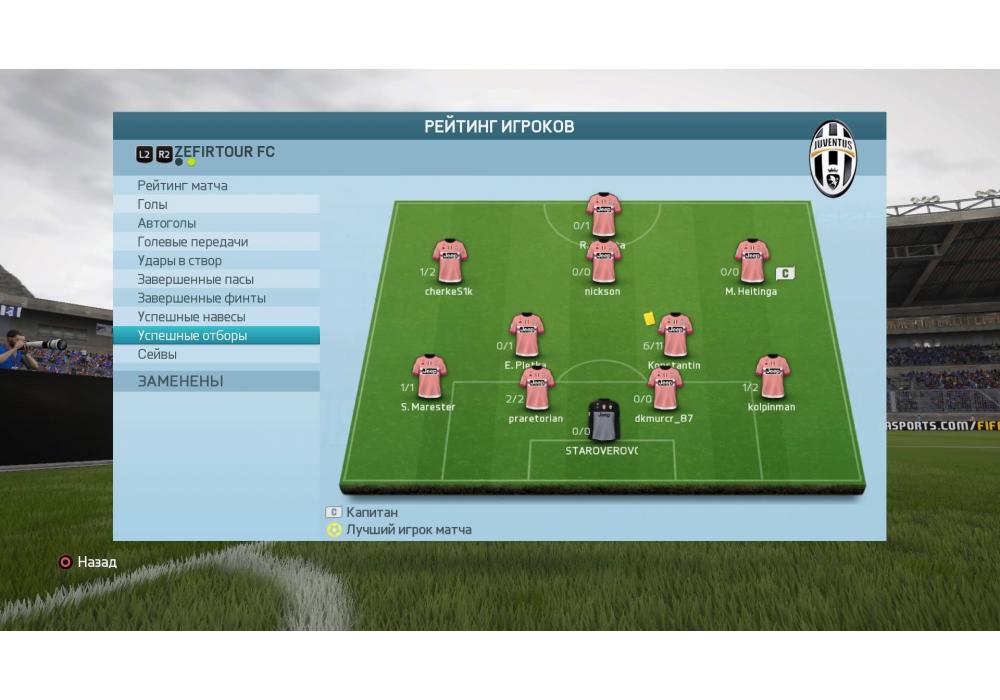Choose the Завершенные финты entry
Viewport: 1000px width, 700px height.
coord(202,298)
